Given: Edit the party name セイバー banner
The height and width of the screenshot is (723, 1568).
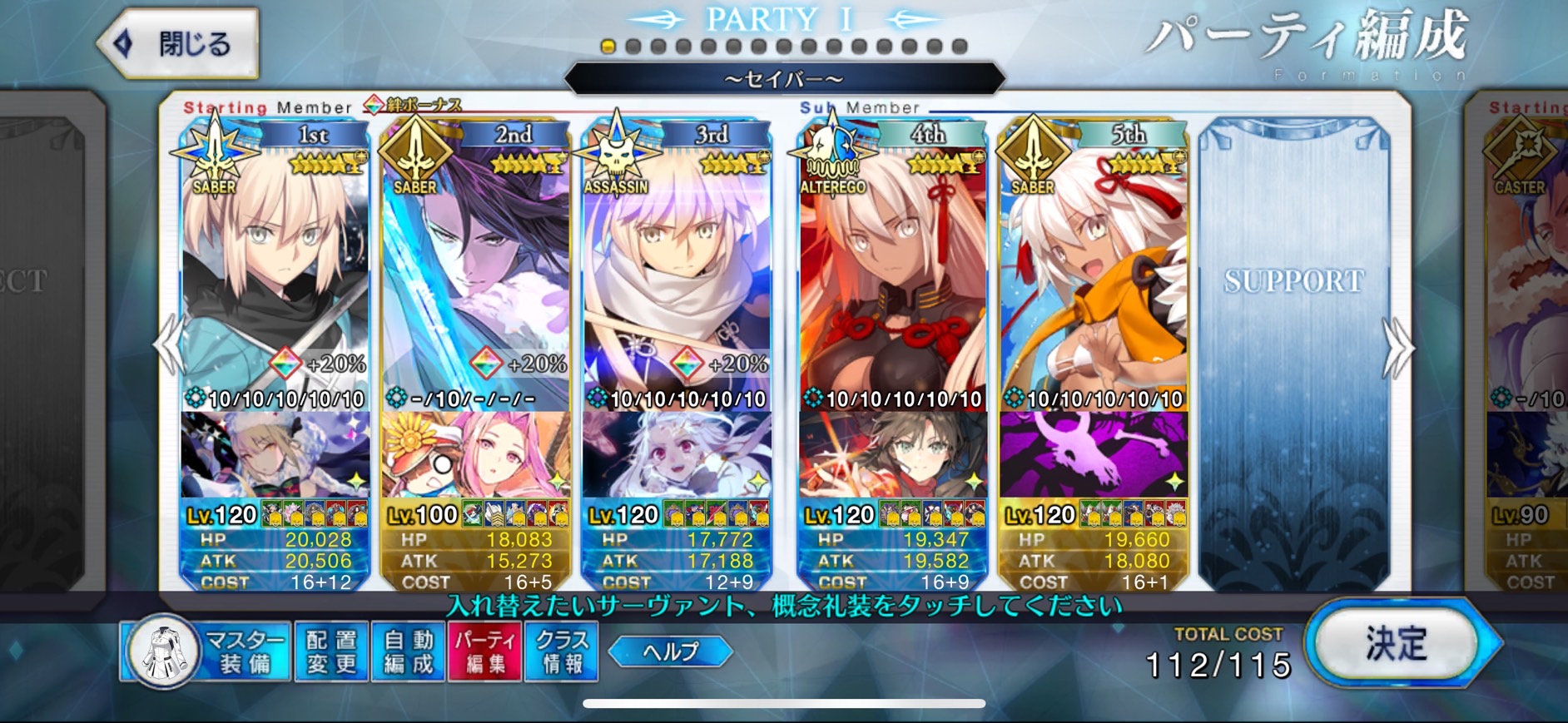Looking at the screenshot, I should point(784,79).
